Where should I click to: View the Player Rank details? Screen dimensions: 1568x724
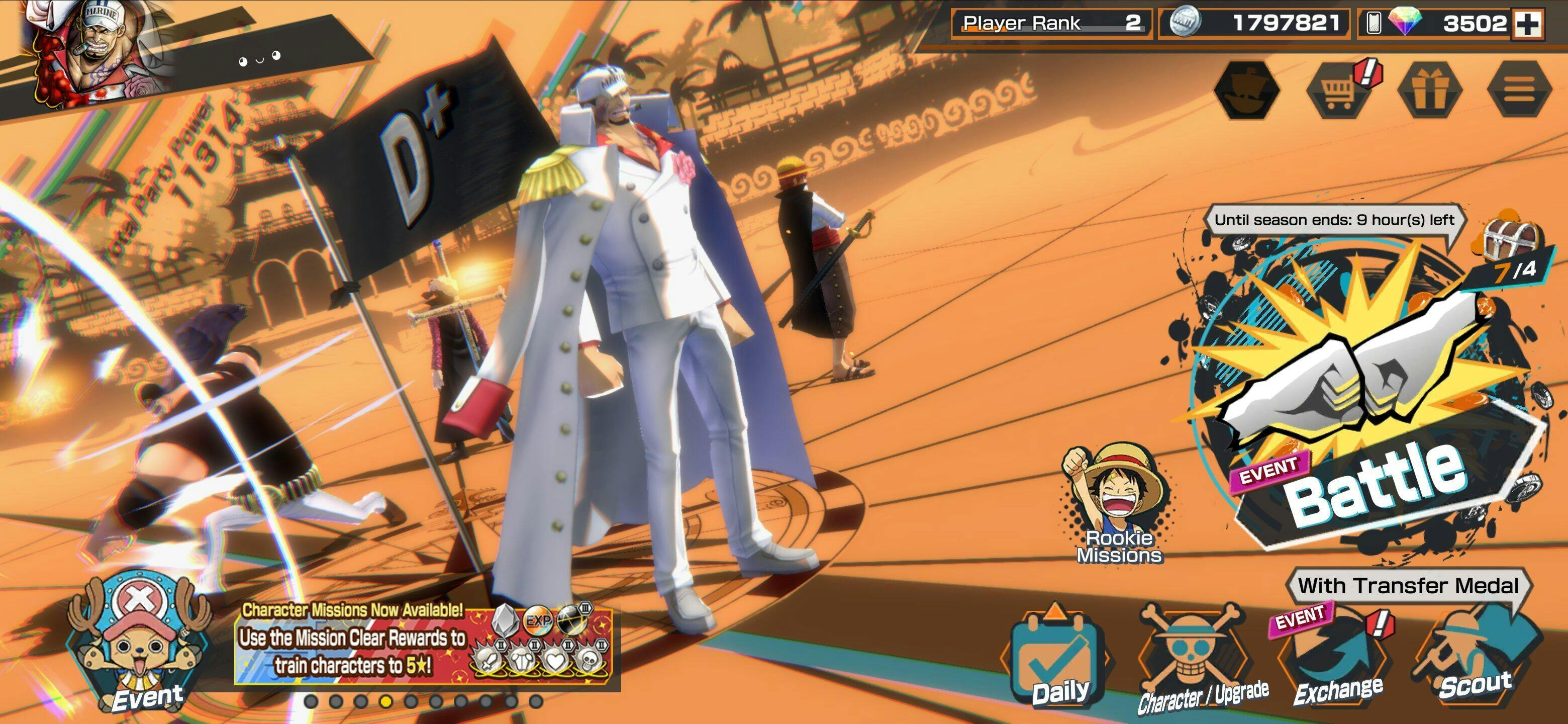click(x=1051, y=24)
